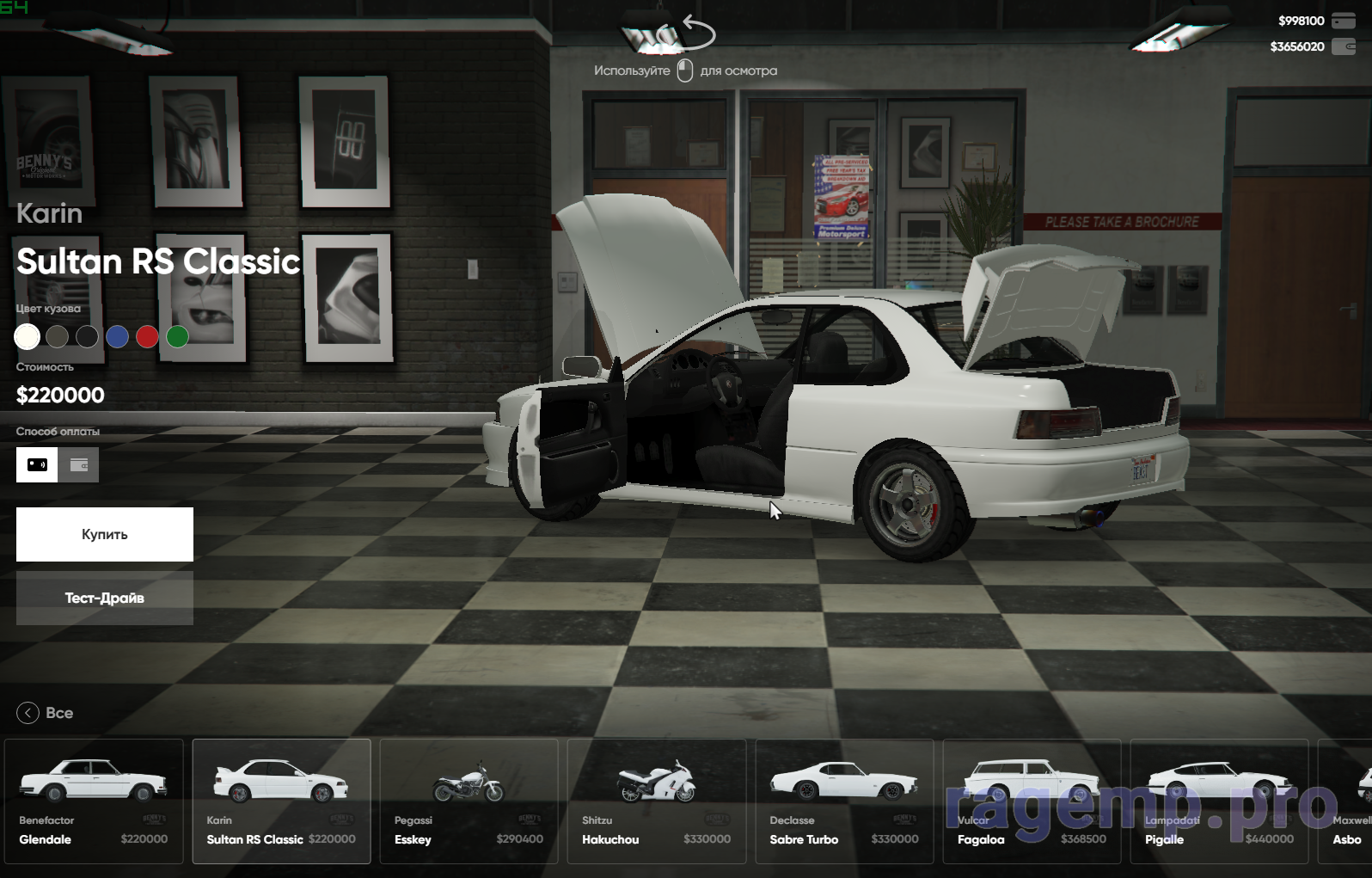Show the Maxwell Asbo vehicle card

point(1347,801)
